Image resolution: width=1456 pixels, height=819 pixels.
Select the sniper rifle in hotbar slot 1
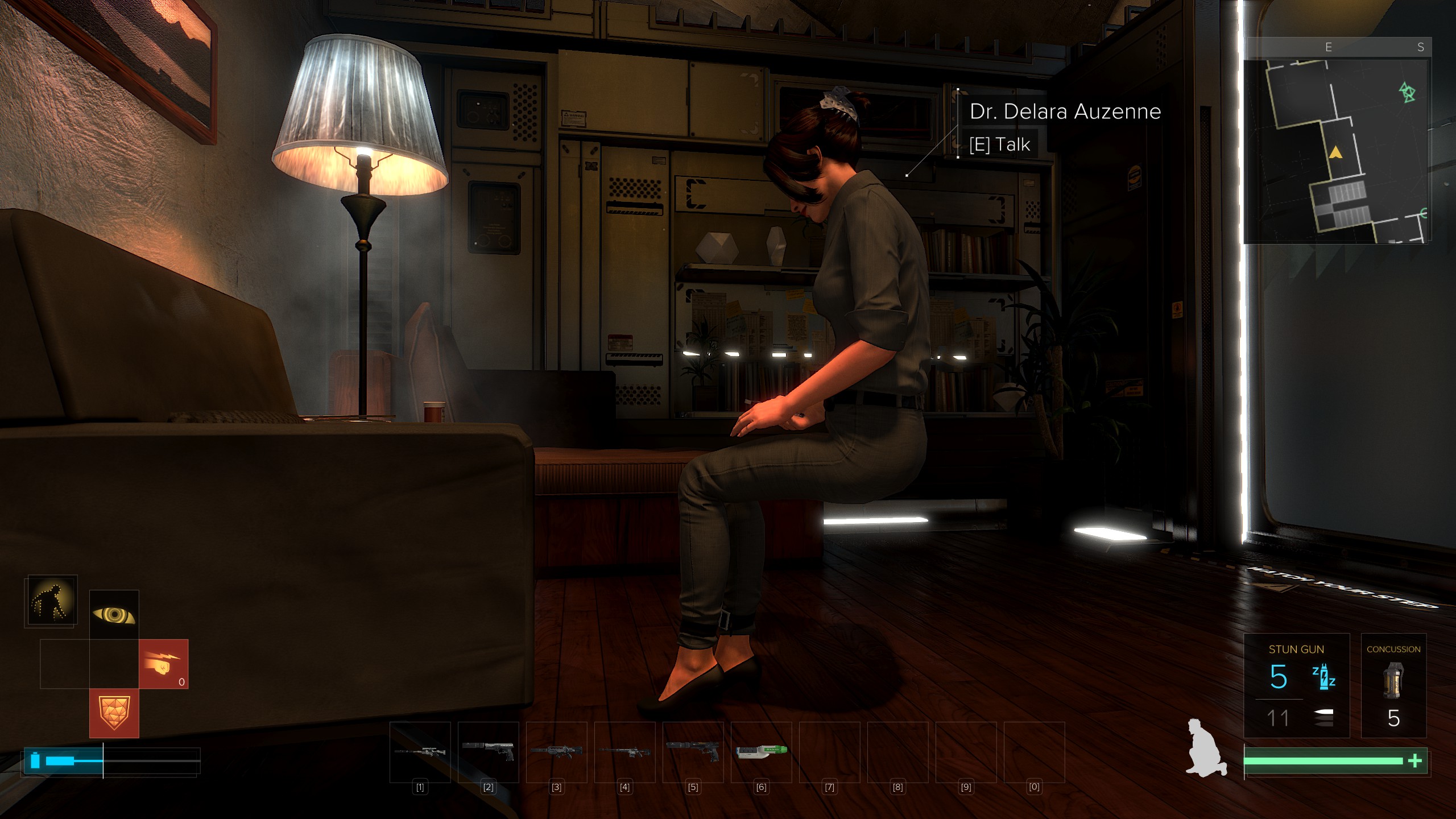[420, 752]
